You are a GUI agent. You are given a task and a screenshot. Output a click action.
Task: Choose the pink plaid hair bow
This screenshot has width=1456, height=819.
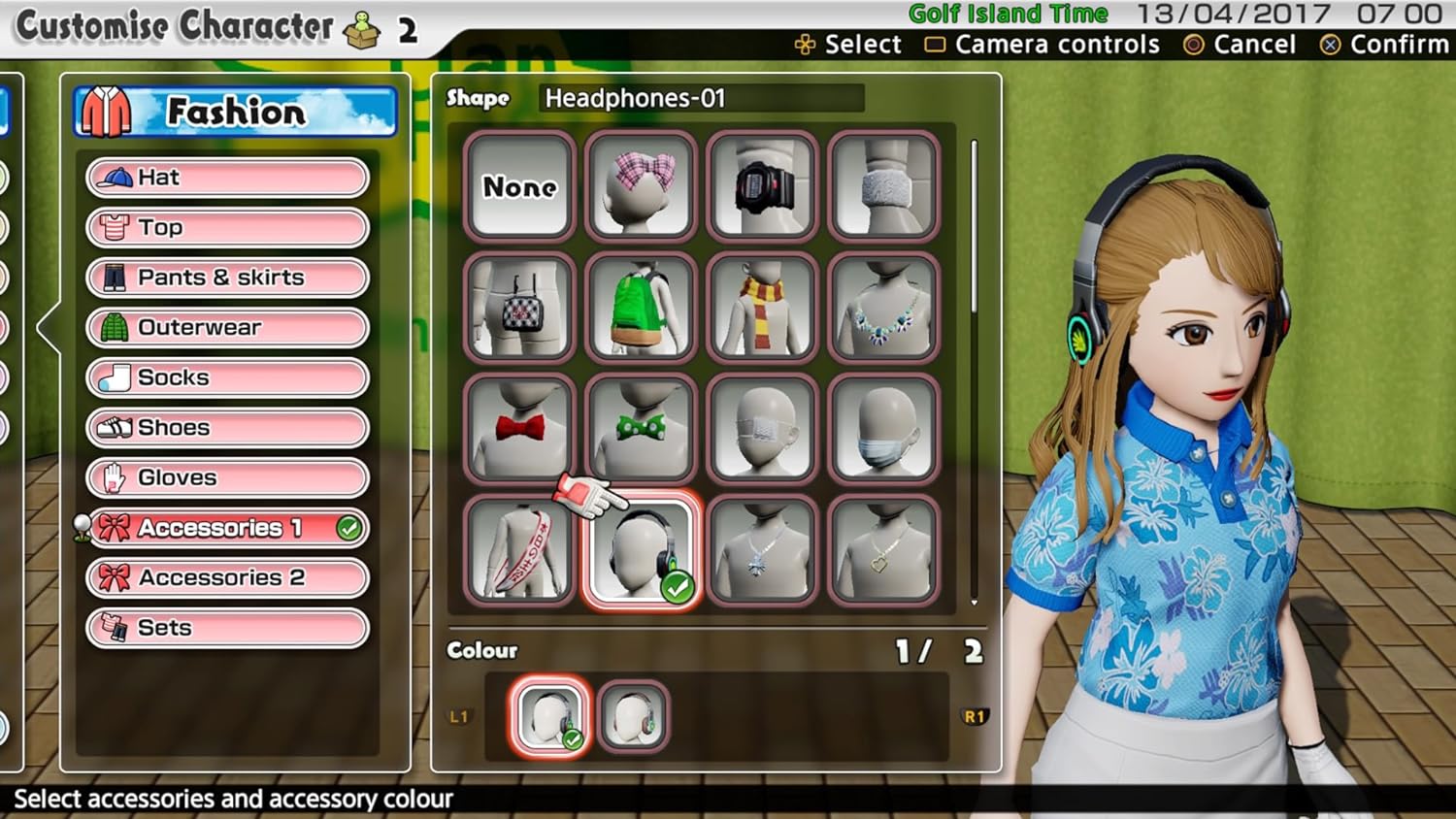(642, 186)
